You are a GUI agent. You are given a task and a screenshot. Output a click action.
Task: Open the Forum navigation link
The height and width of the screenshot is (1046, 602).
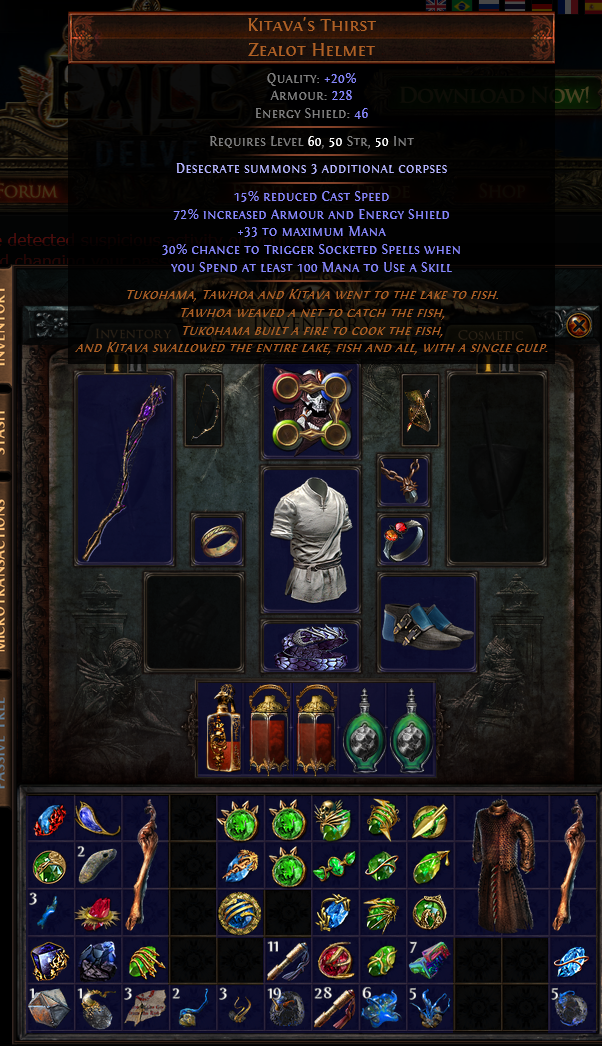(x=28, y=191)
